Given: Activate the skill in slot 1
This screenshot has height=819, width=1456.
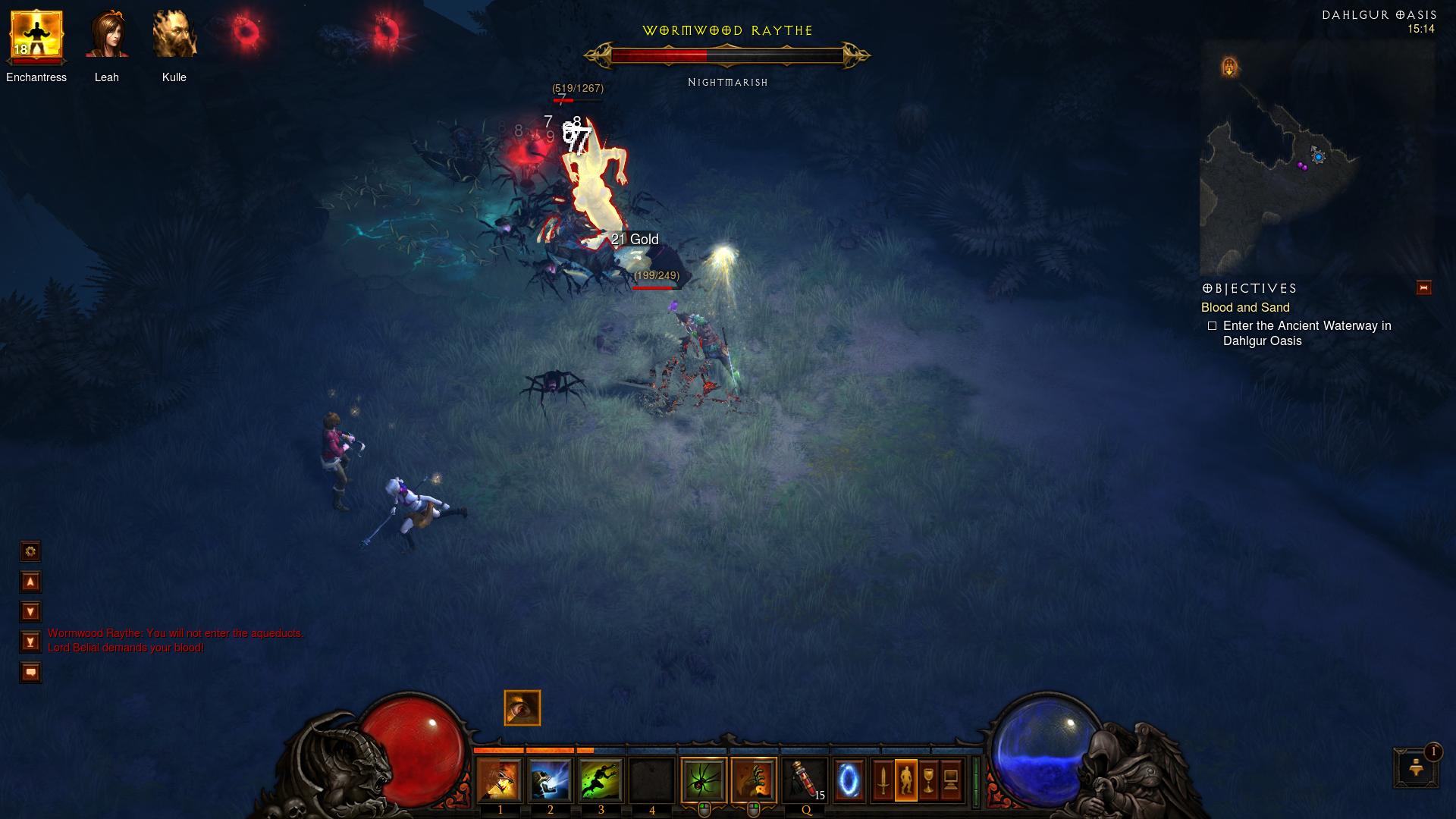Looking at the screenshot, I should pos(499,780).
